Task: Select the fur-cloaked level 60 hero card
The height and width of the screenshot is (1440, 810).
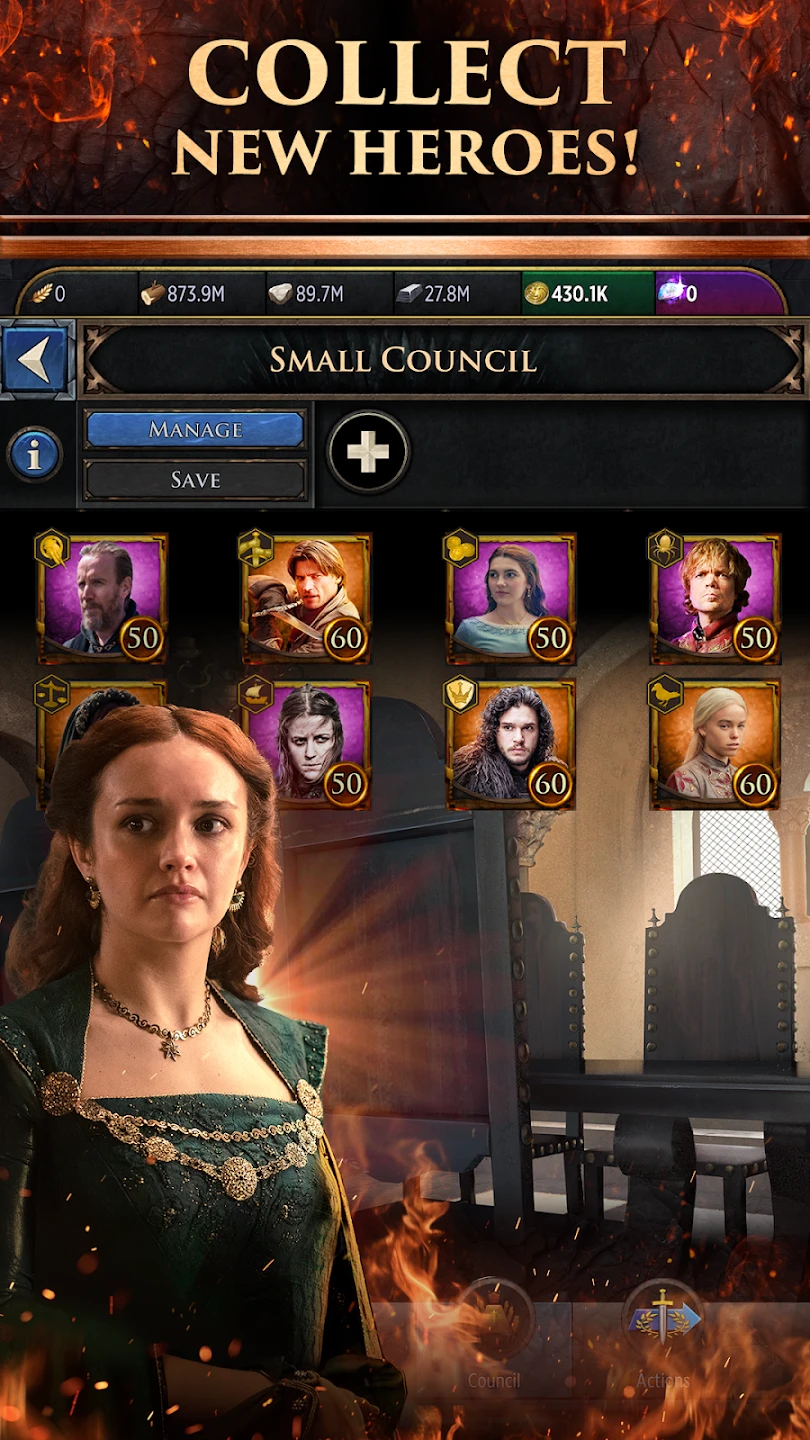Action: click(512, 745)
